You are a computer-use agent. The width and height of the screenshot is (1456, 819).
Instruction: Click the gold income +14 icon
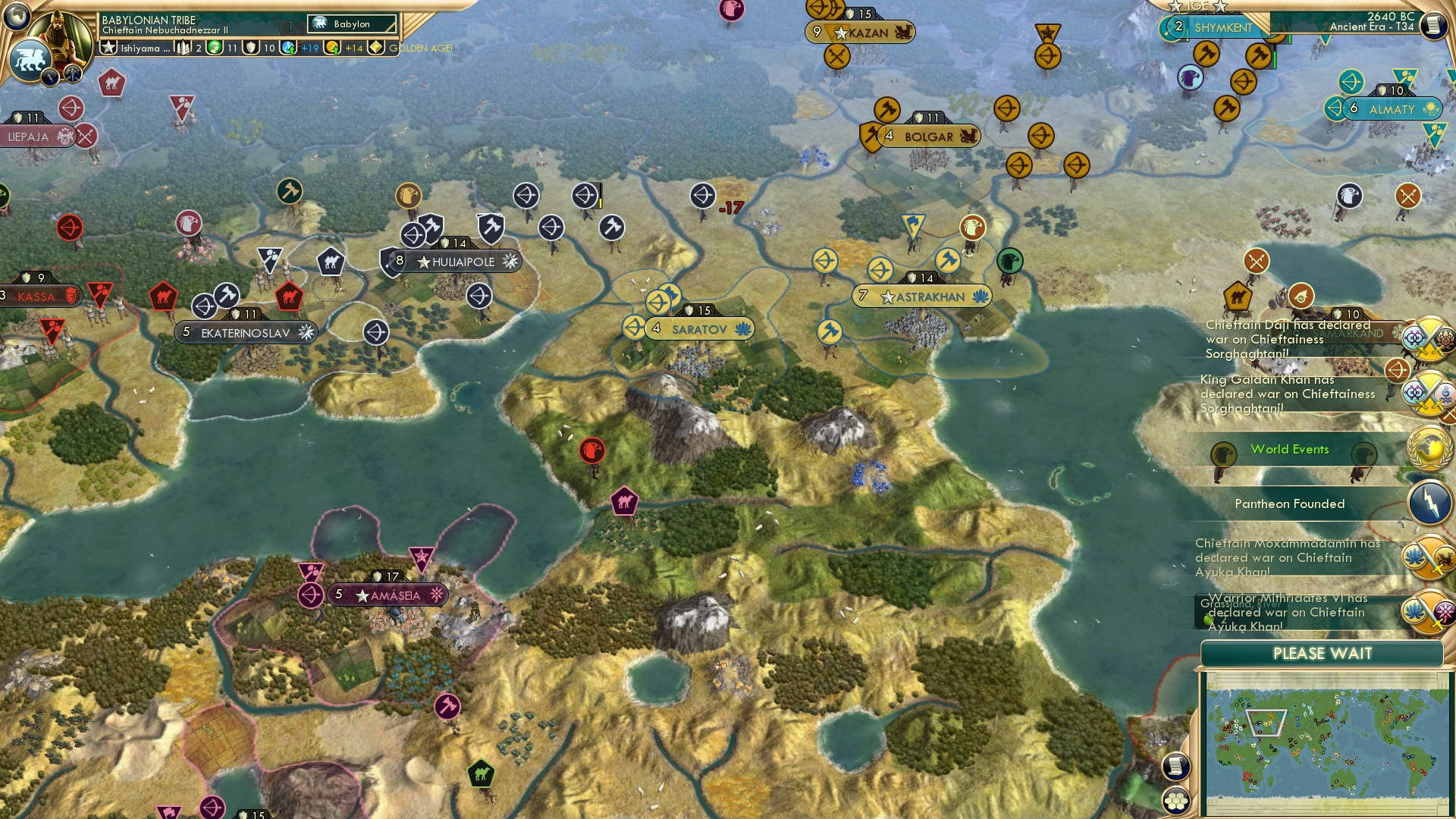pyautogui.click(x=332, y=49)
